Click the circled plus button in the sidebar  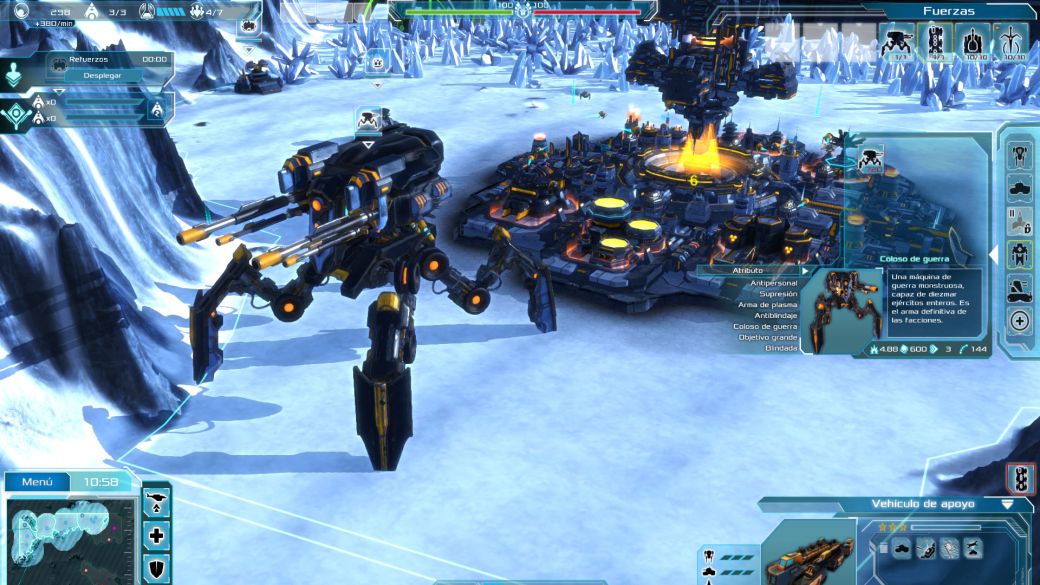pos(1020,321)
